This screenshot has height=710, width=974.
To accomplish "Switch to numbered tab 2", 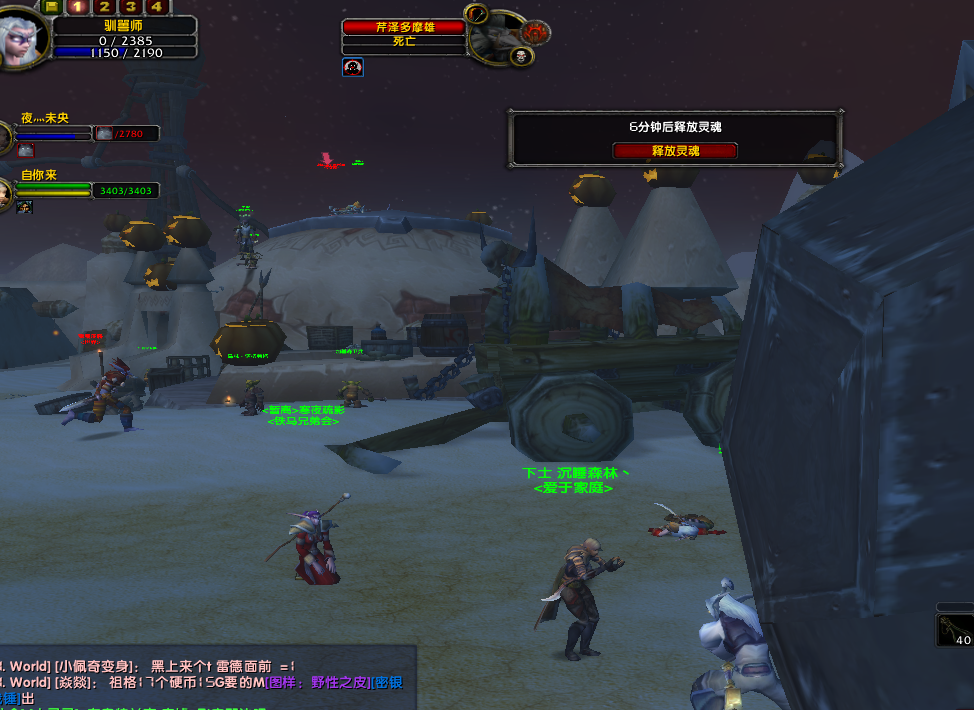I will pyautogui.click(x=103, y=6).
